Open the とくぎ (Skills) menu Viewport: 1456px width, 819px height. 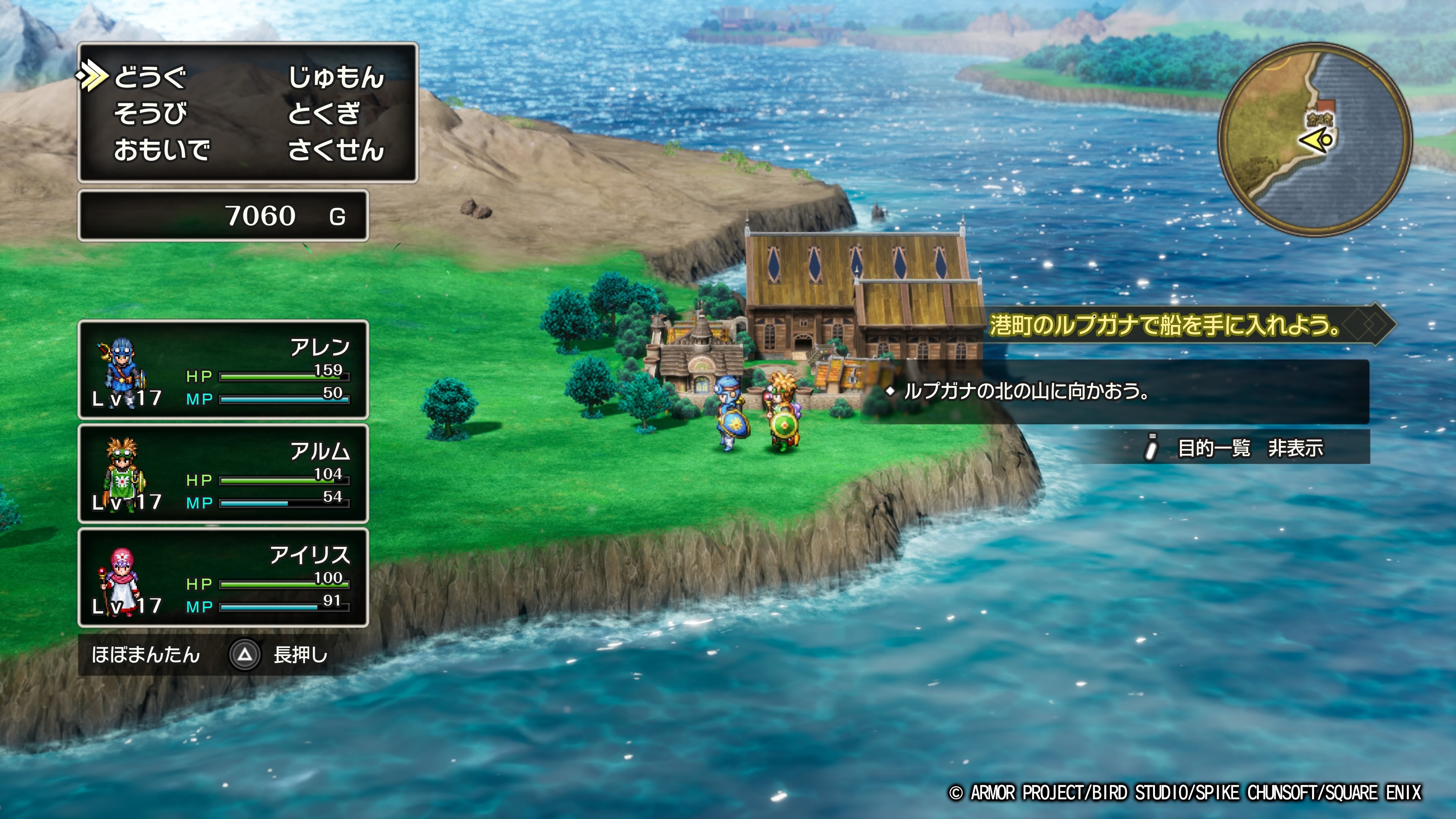coord(323,114)
